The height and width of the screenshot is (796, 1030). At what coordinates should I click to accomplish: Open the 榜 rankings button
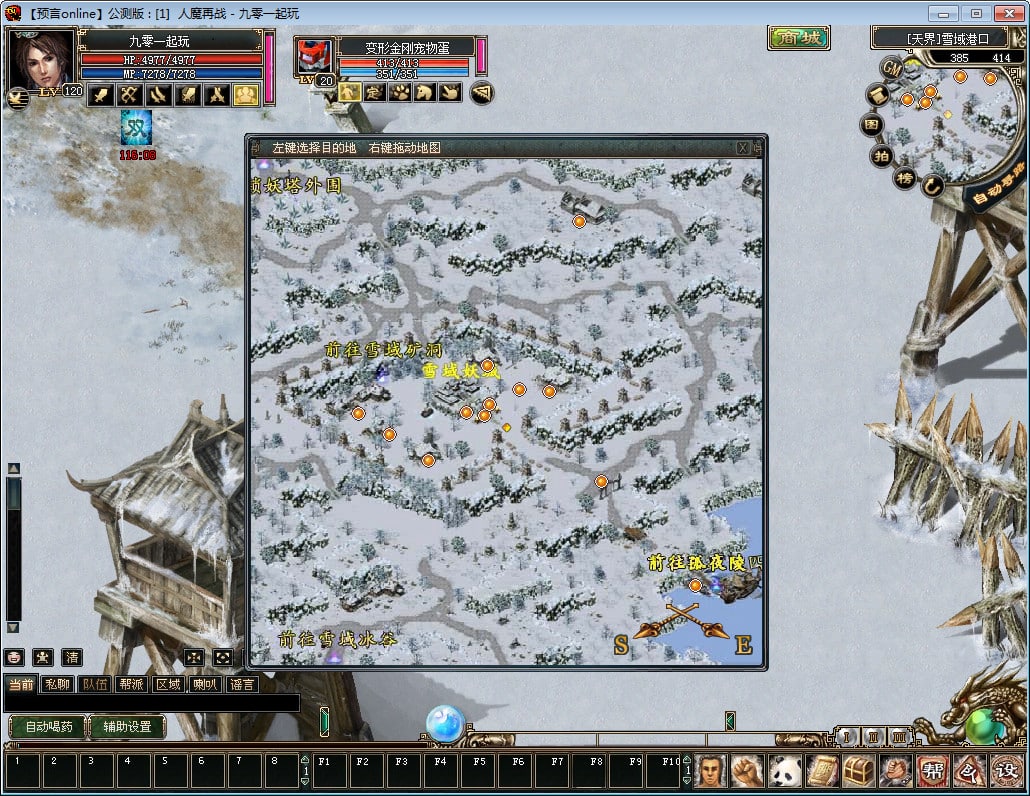pyautogui.click(x=905, y=178)
